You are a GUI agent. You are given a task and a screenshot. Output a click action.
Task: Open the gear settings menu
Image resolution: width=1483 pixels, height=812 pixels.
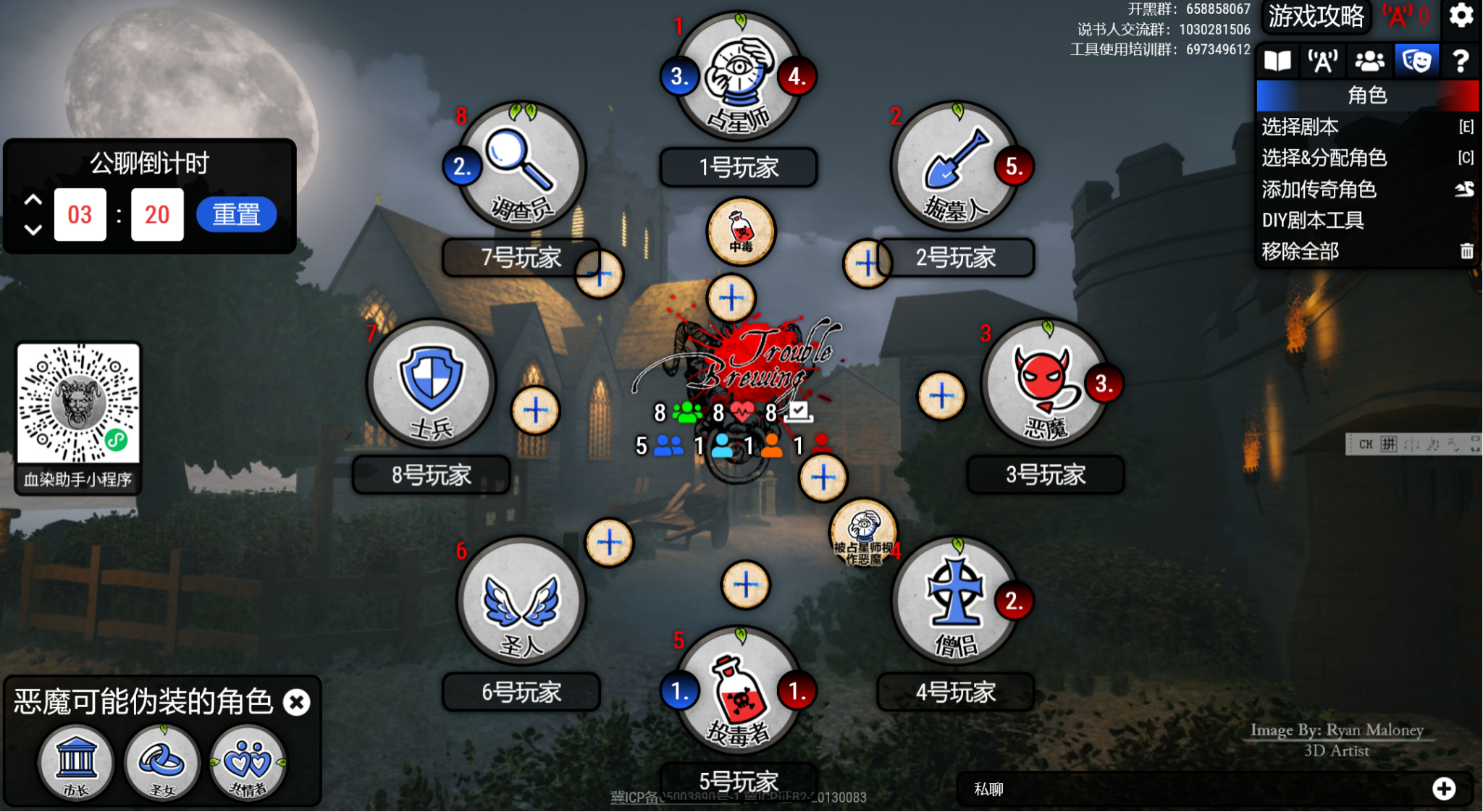point(1461,16)
